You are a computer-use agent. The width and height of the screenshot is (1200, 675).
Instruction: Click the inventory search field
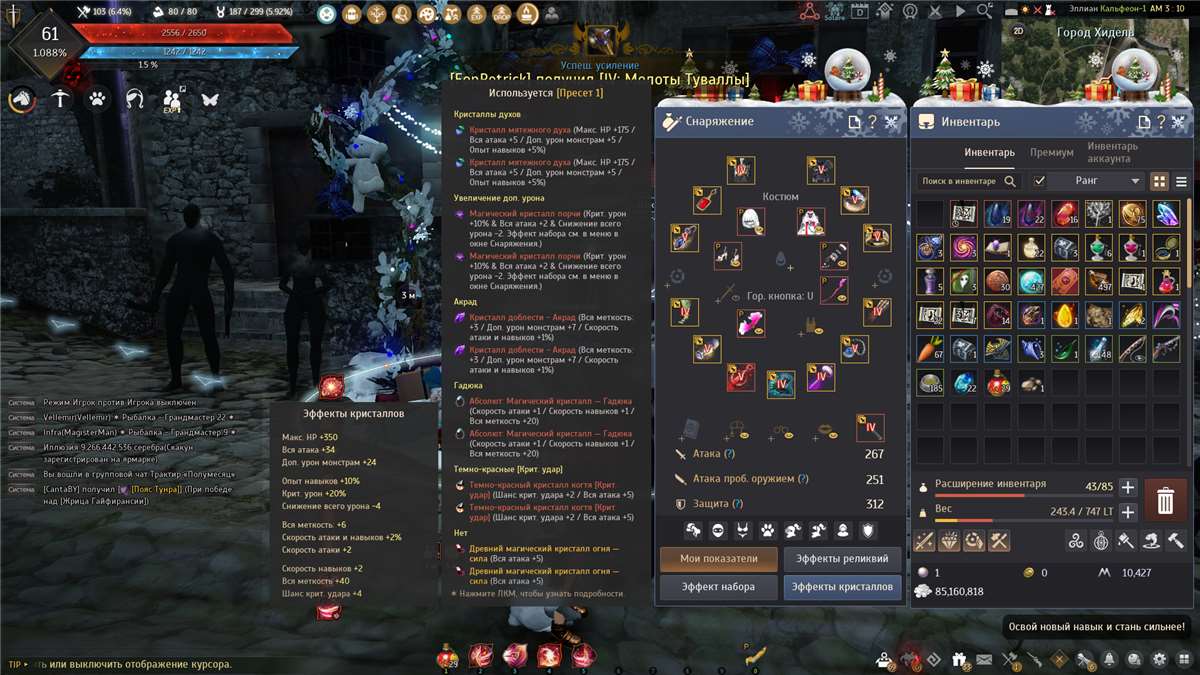tap(960, 181)
